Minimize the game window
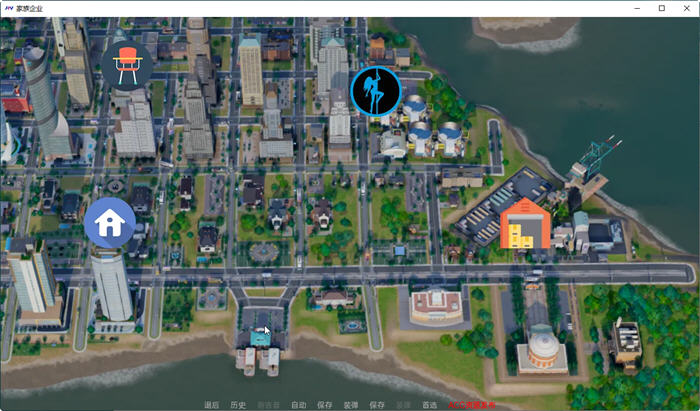 pos(636,8)
